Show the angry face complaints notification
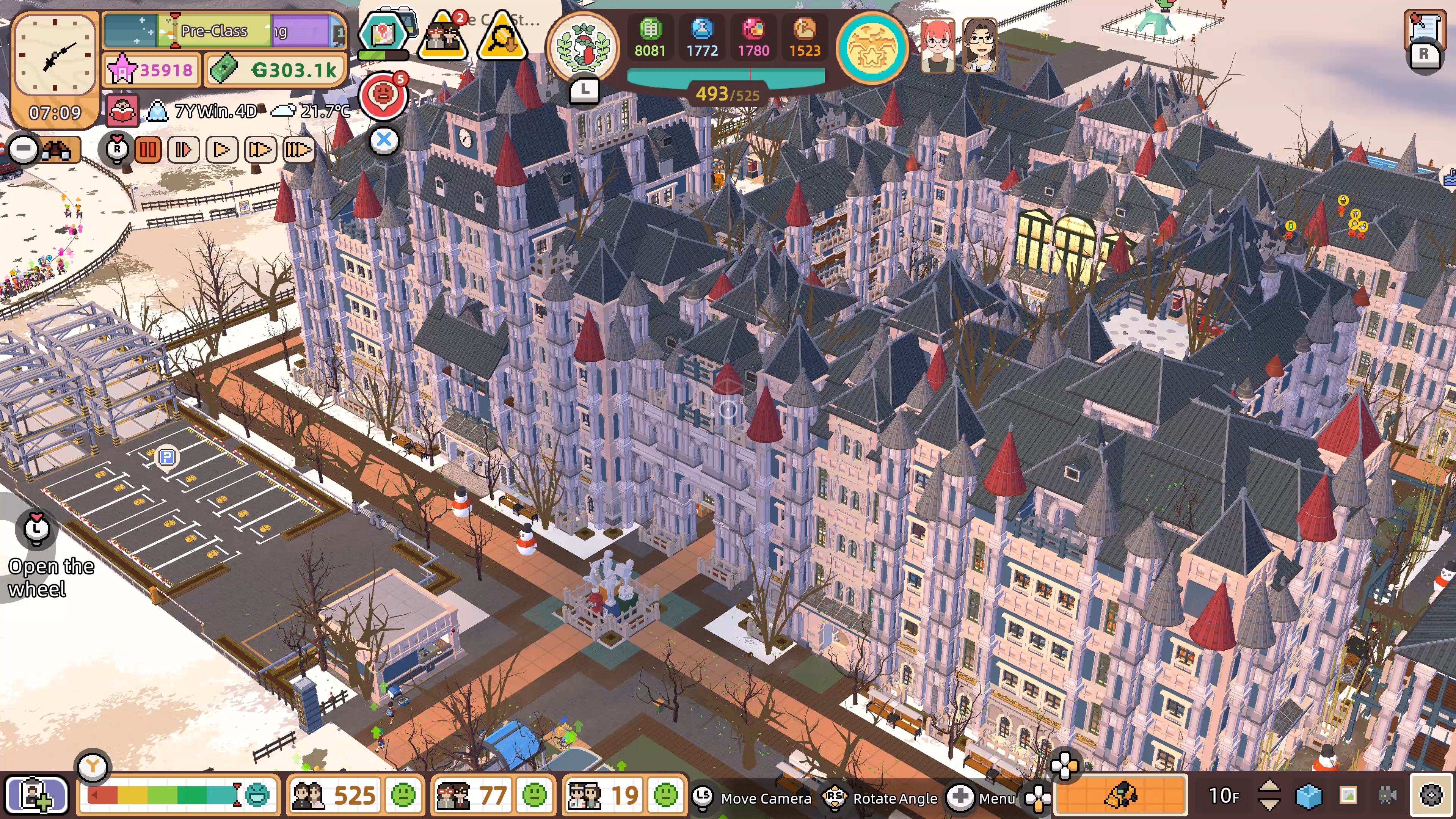This screenshot has width=1456, height=819. [x=384, y=94]
